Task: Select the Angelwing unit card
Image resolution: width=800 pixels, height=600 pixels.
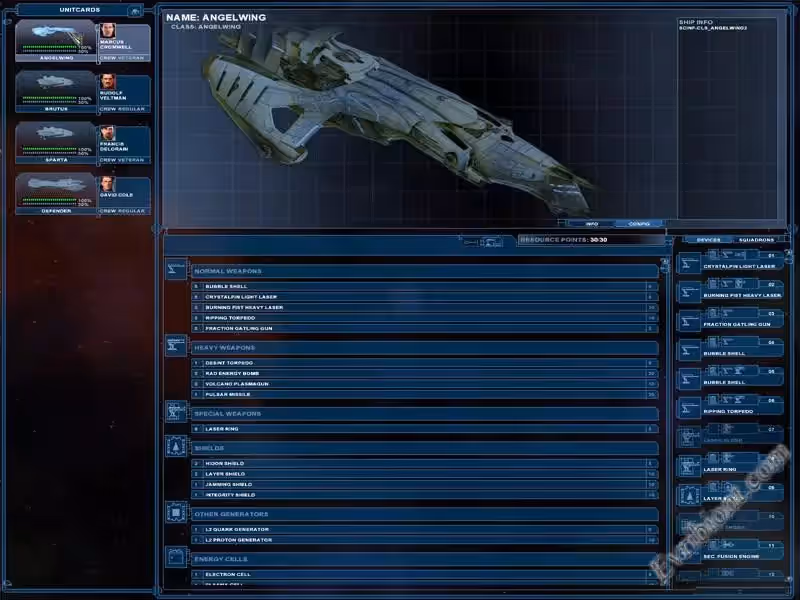Action: pos(57,41)
